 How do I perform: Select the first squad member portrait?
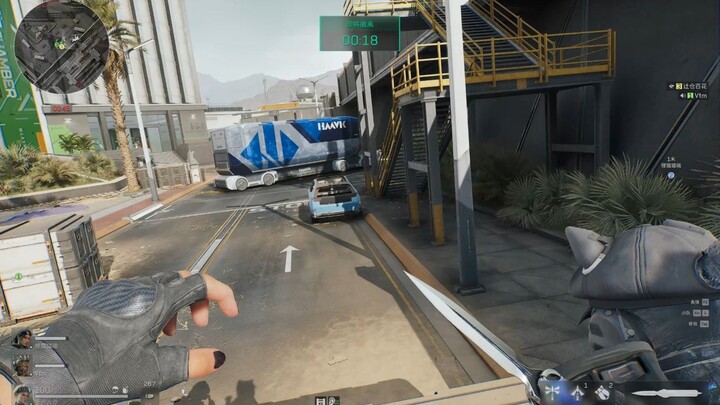pos(22,339)
